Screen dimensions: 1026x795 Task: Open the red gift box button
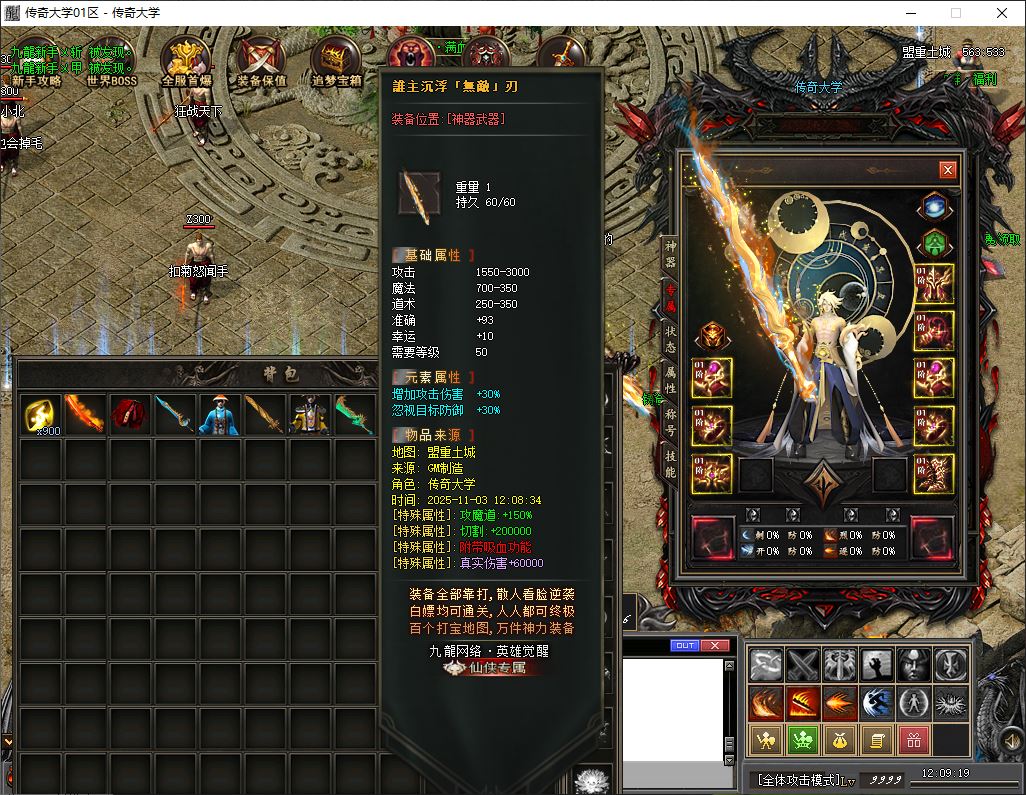[x=912, y=740]
